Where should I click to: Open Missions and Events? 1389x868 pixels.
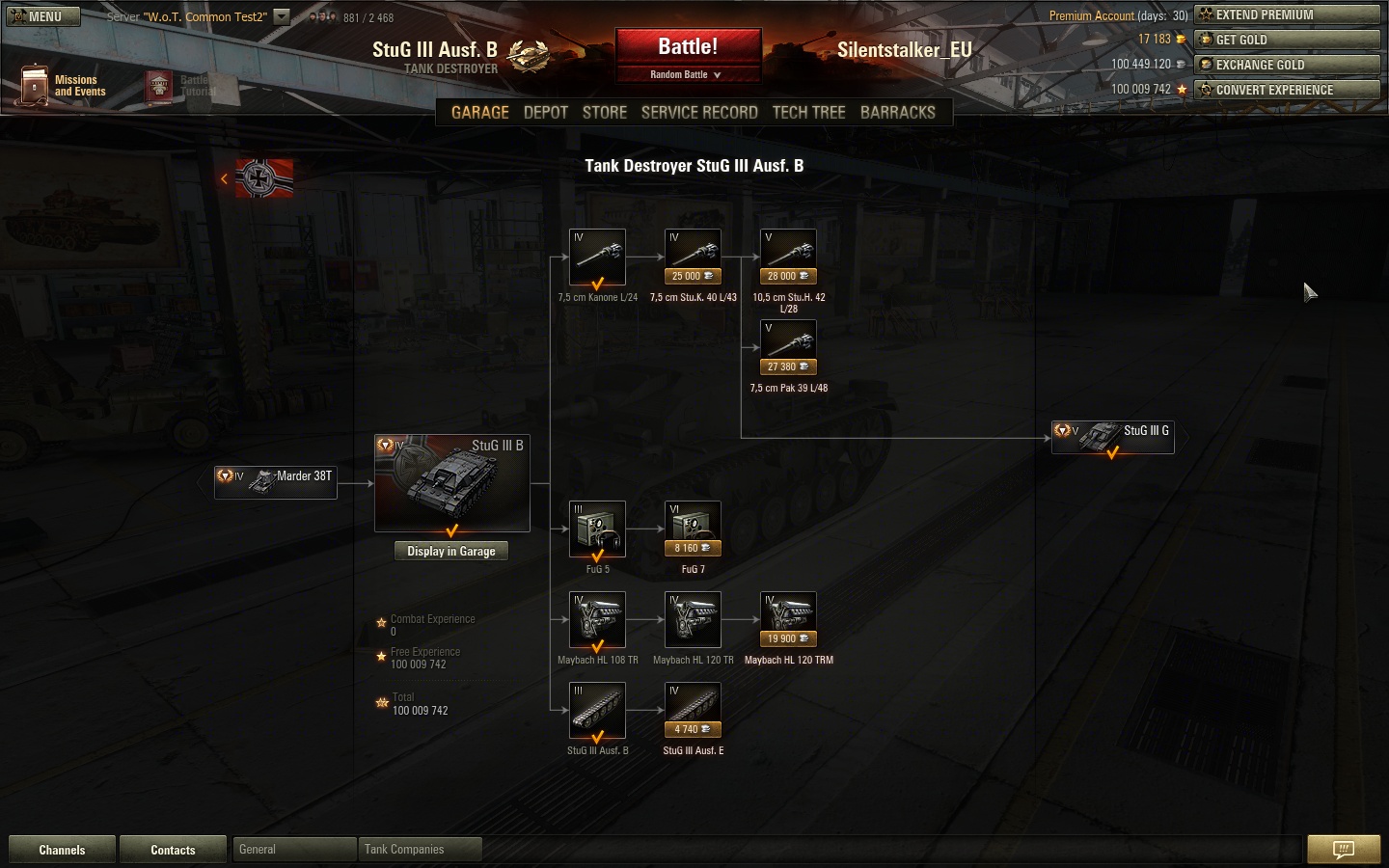point(63,86)
